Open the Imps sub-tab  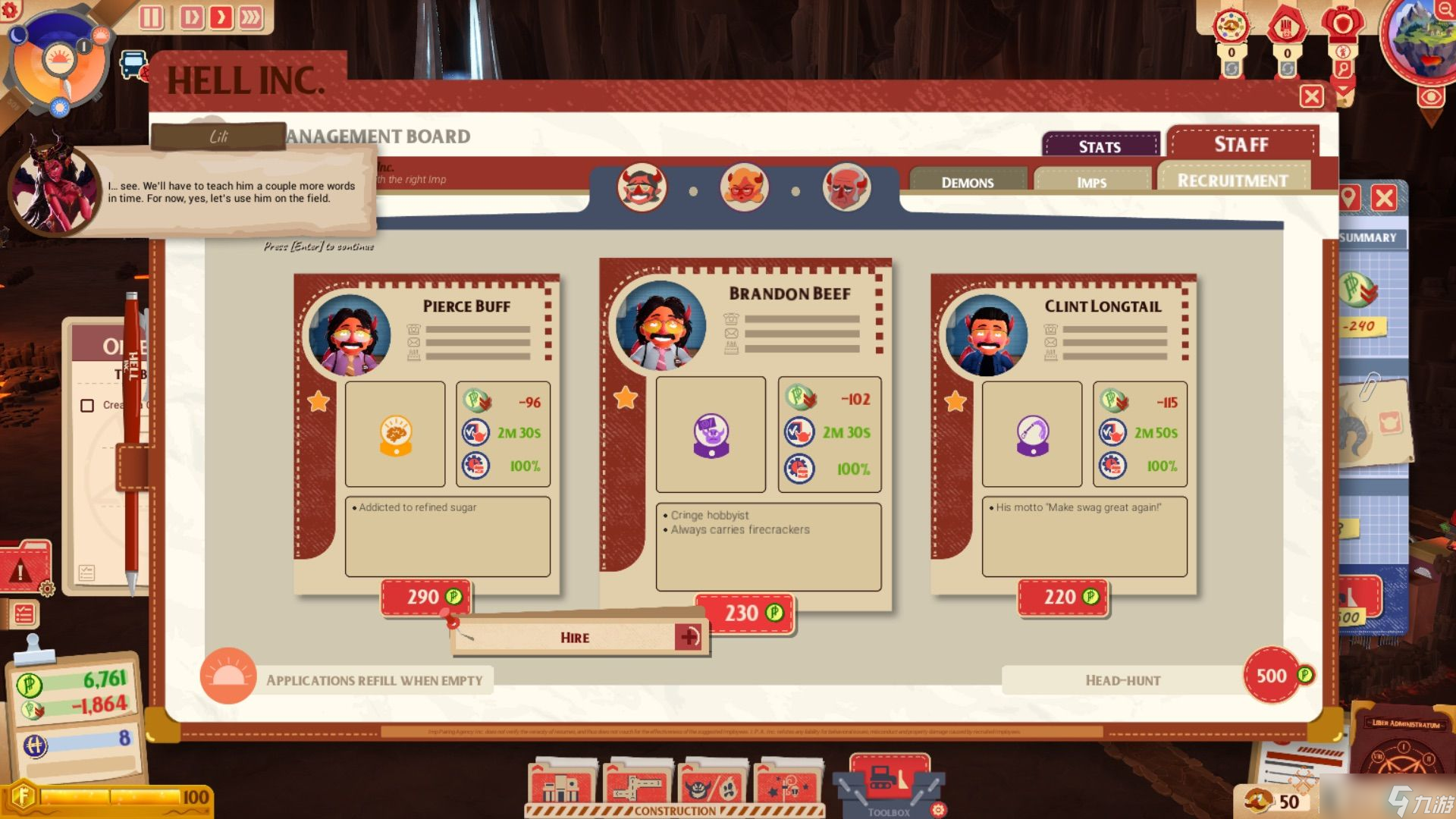point(1091,182)
